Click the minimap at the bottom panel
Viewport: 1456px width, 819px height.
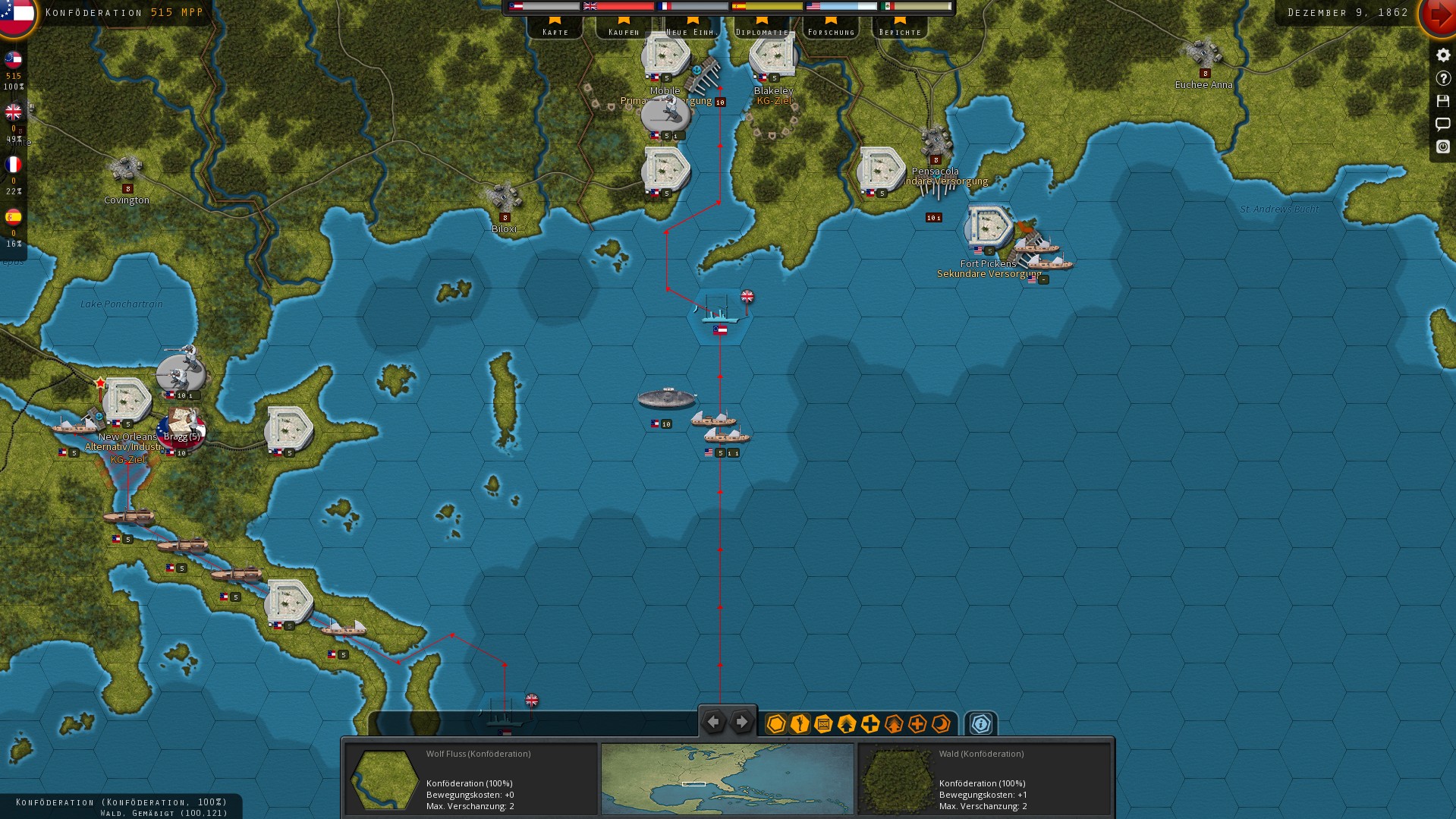[727, 779]
